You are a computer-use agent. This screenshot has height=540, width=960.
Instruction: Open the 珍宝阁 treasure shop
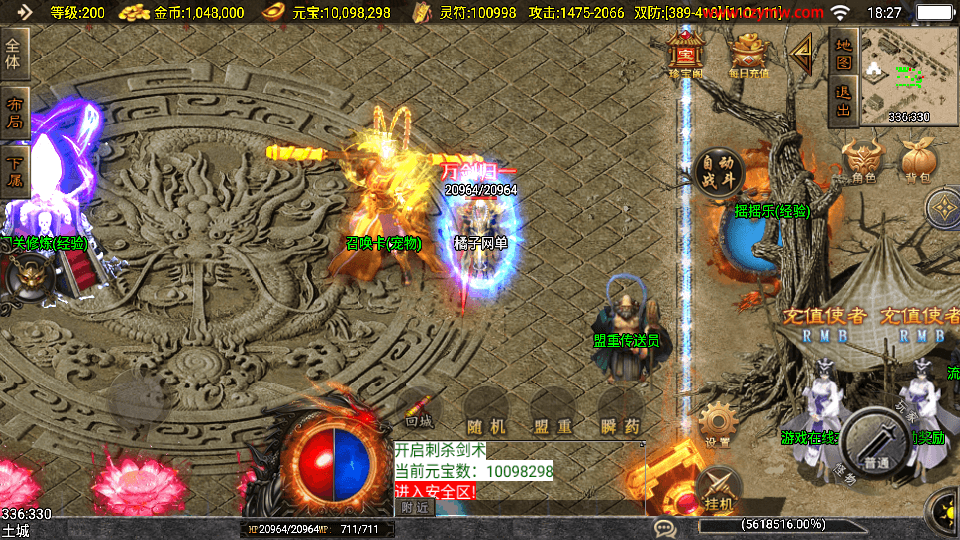pyautogui.click(x=686, y=54)
